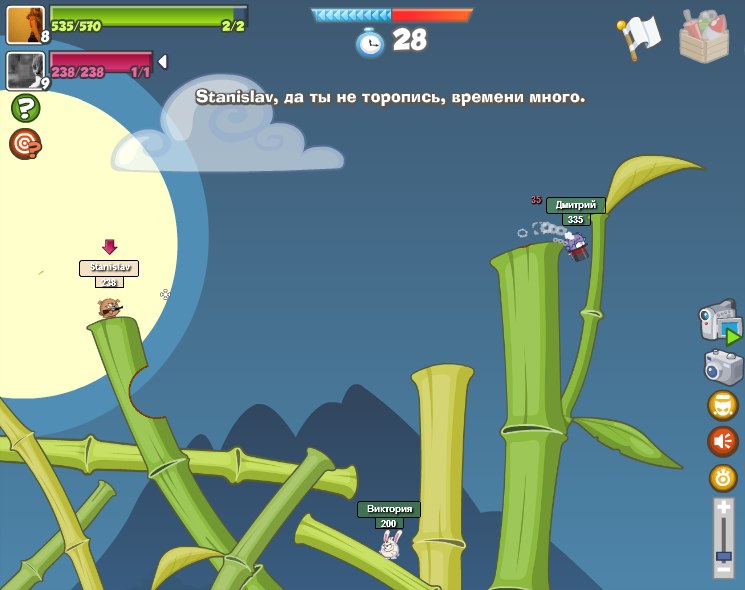
Task: Zoom in with the plus button
Action: [x=723, y=508]
